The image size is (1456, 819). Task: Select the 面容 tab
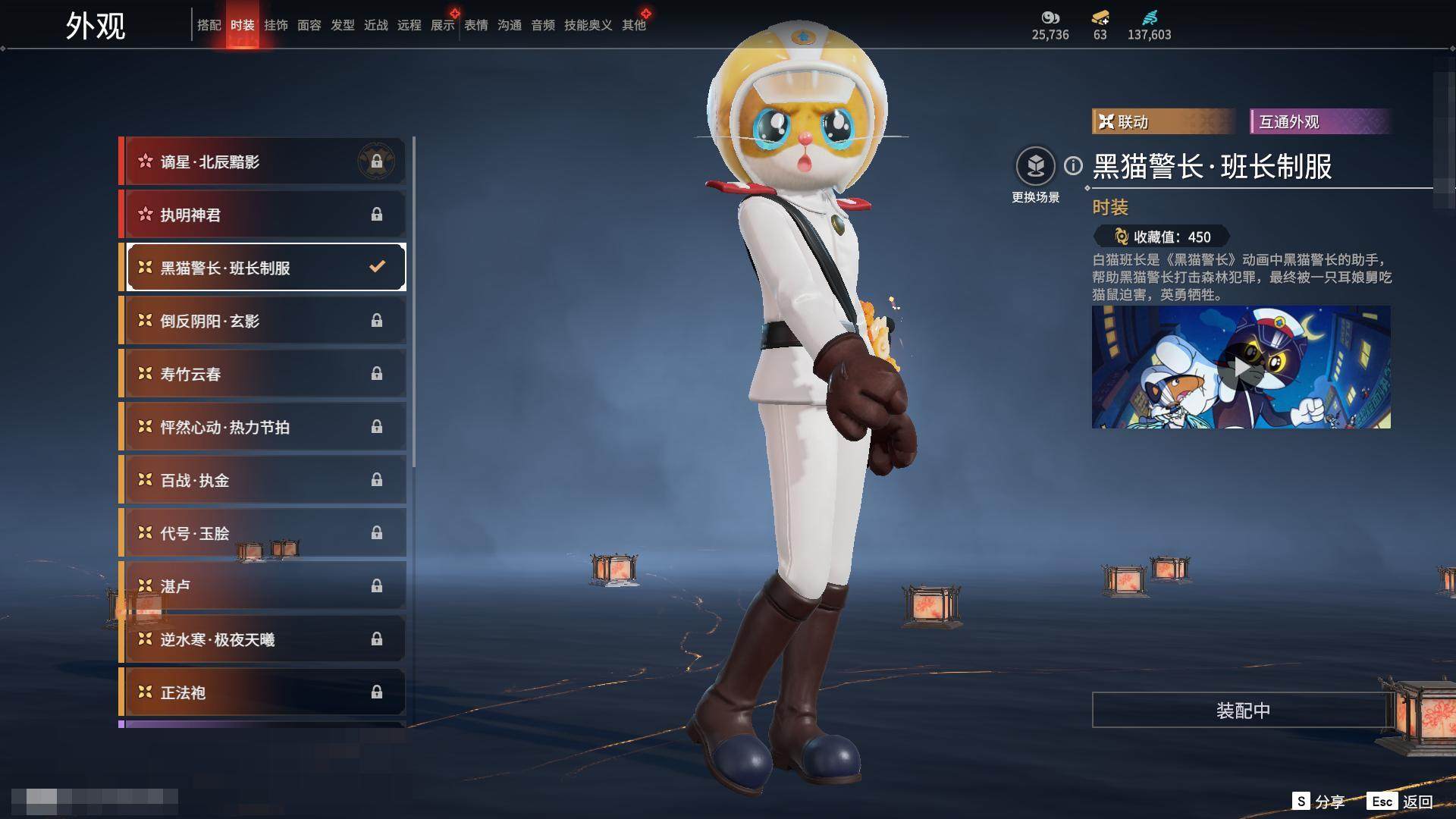pyautogui.click(x=309, y=25)
